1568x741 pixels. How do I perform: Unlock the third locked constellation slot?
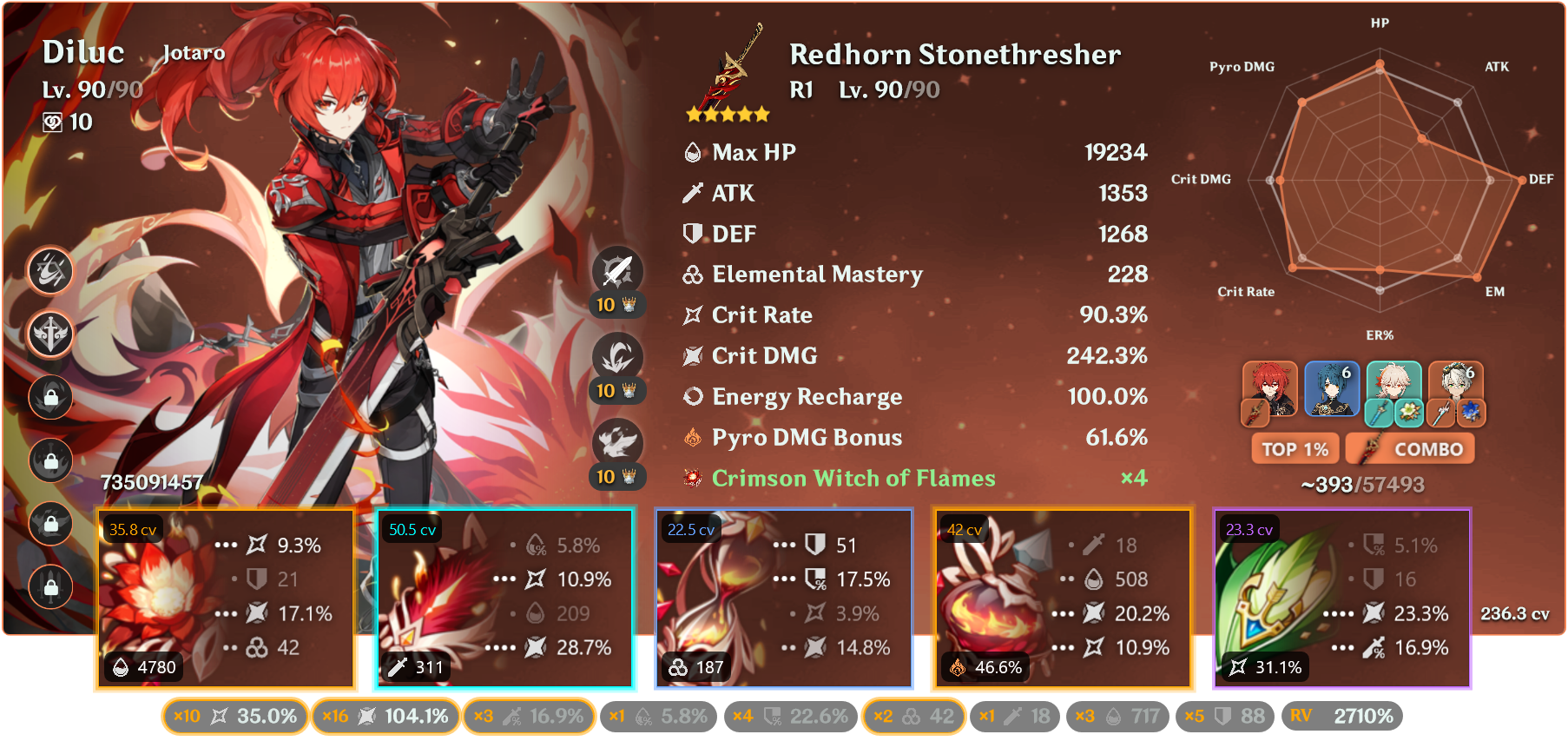[50, 513]
